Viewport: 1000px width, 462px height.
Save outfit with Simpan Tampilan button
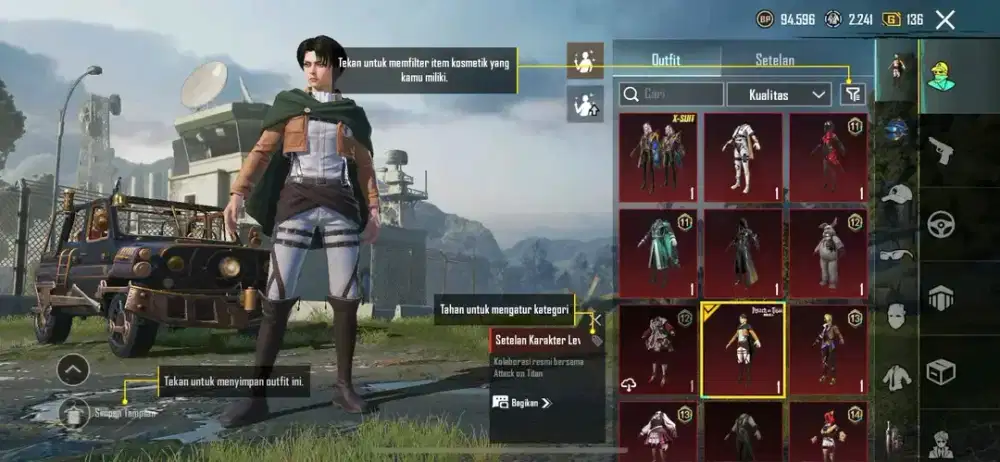[73, 411]
